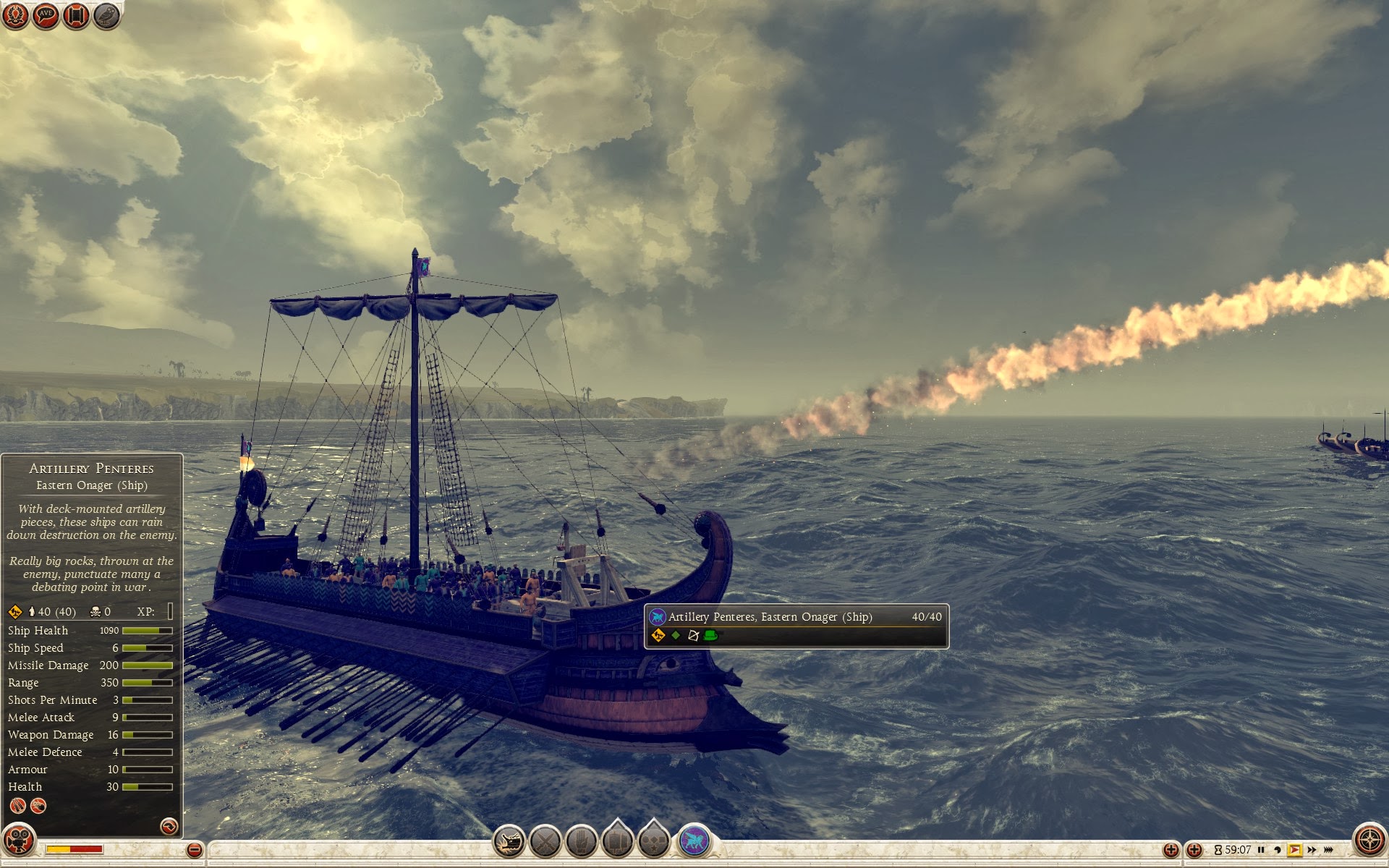1389x868 pixels.
Task: Set battle to slow motion speed
Action: [1278, 850]
